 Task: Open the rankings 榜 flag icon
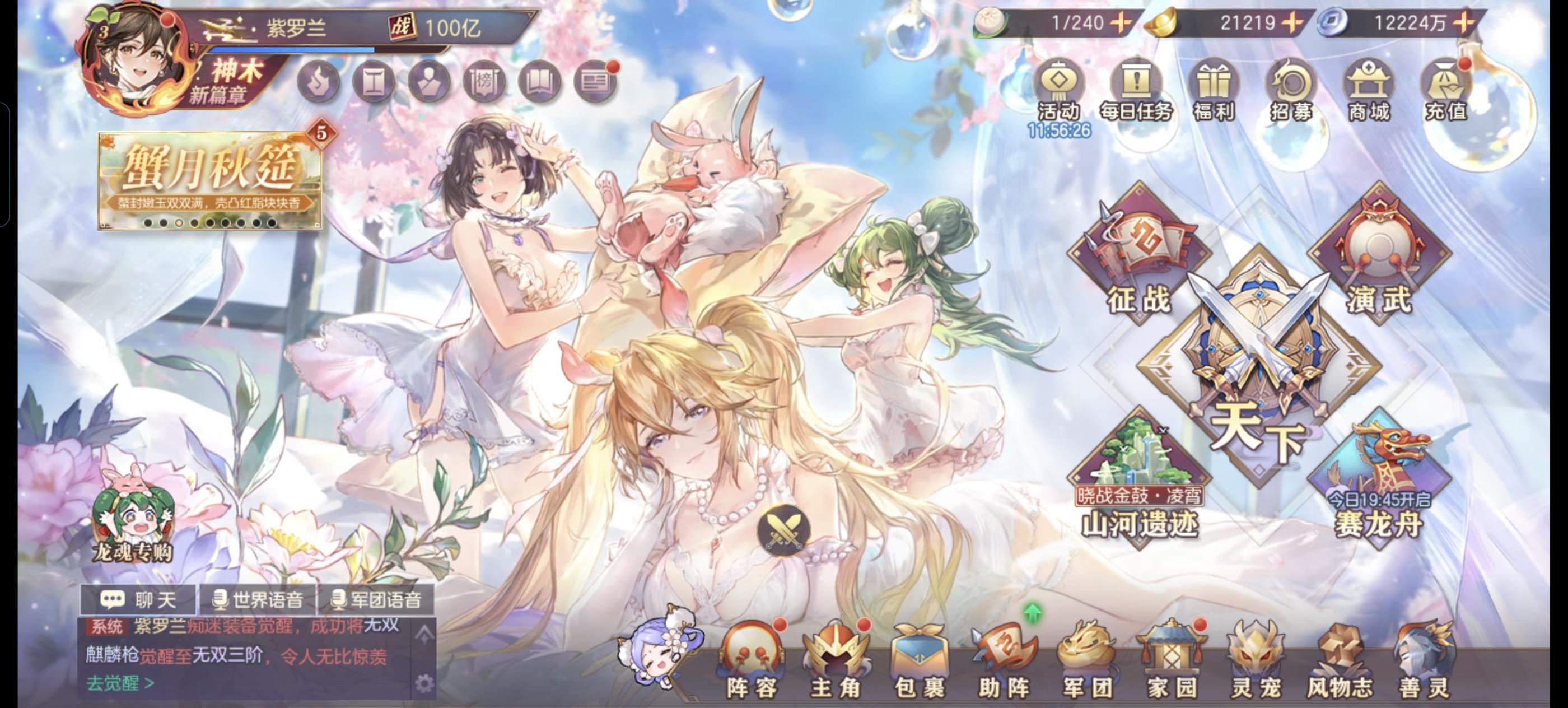pyautogui.click(x=484, y=80)
